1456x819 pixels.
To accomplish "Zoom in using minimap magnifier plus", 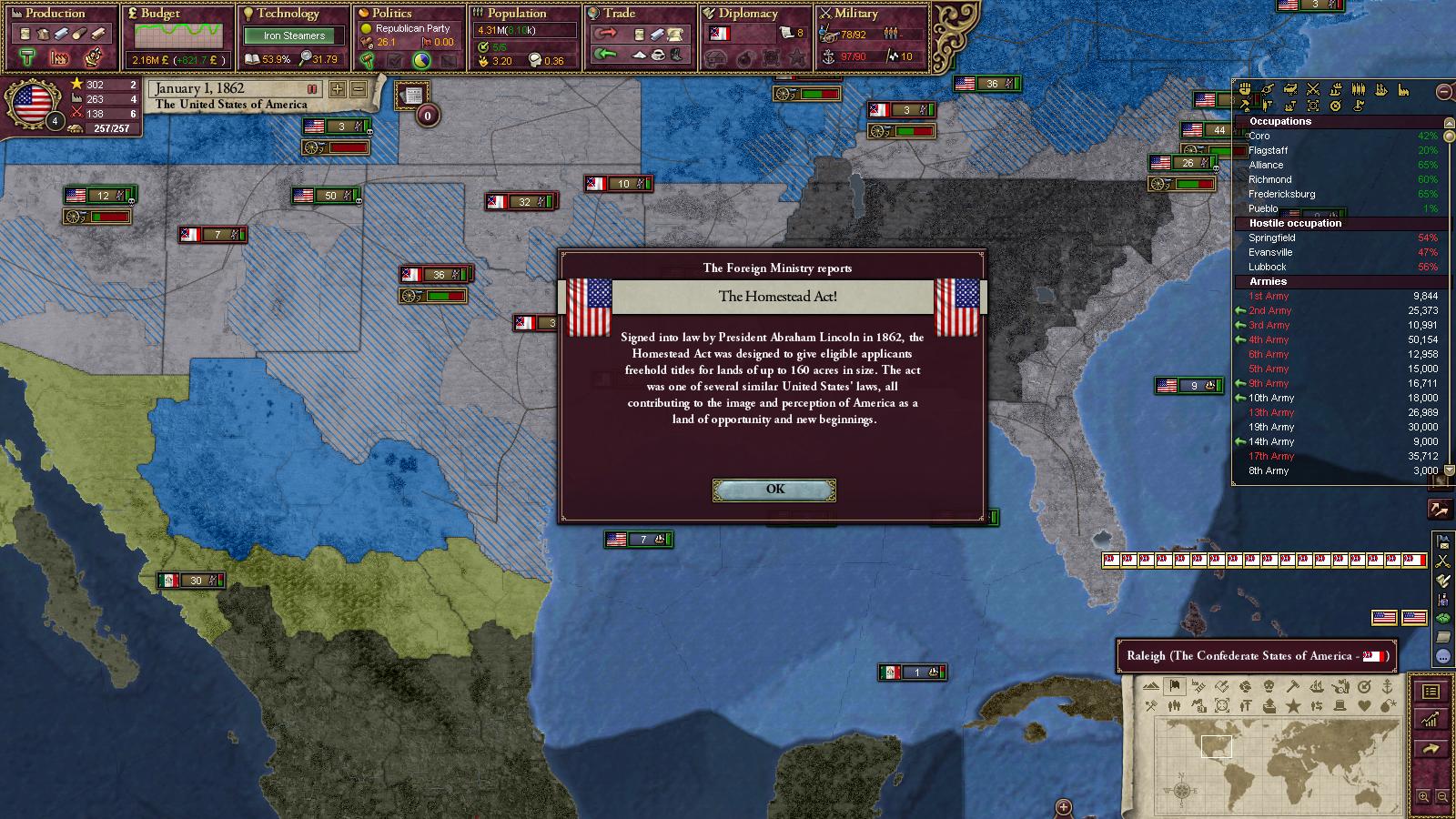I will pos(1424,797).
